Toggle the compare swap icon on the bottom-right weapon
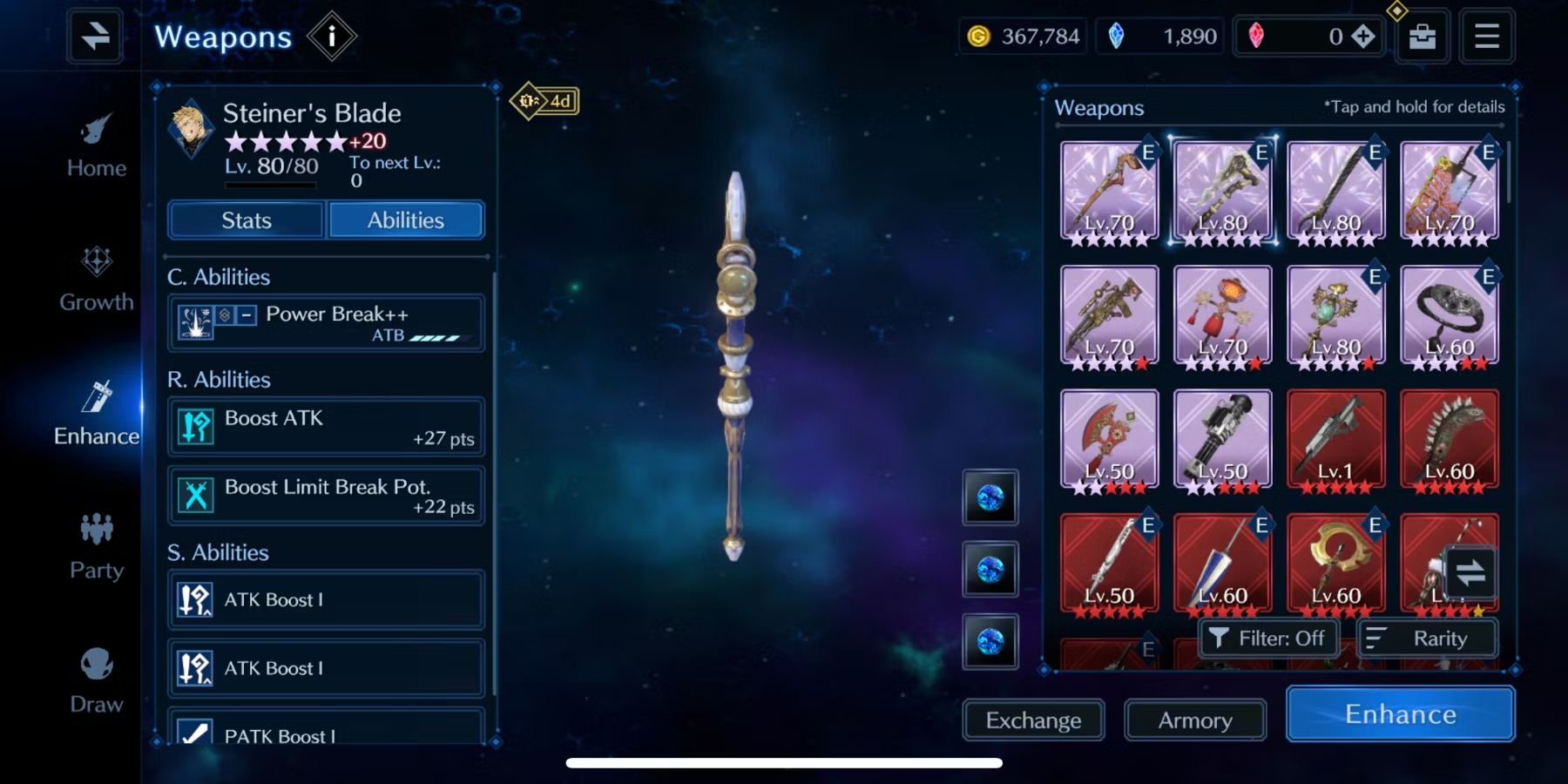 (x=1470, y=572)
